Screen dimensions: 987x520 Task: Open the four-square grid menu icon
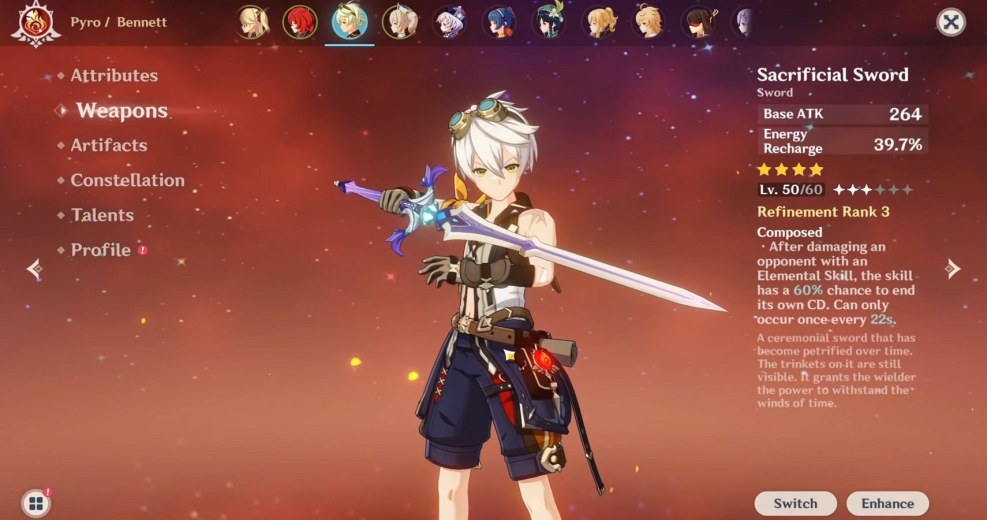(x=36, y=503)
